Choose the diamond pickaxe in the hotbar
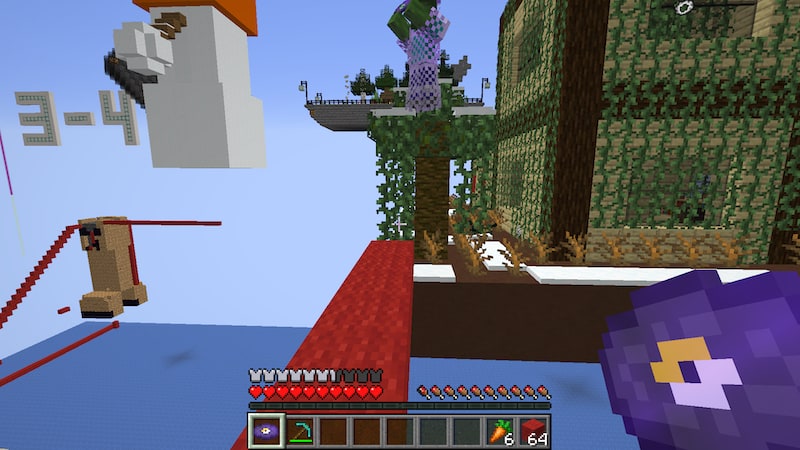Image resolution: width=800 pixels, height=450 pixels. point(299,431)
